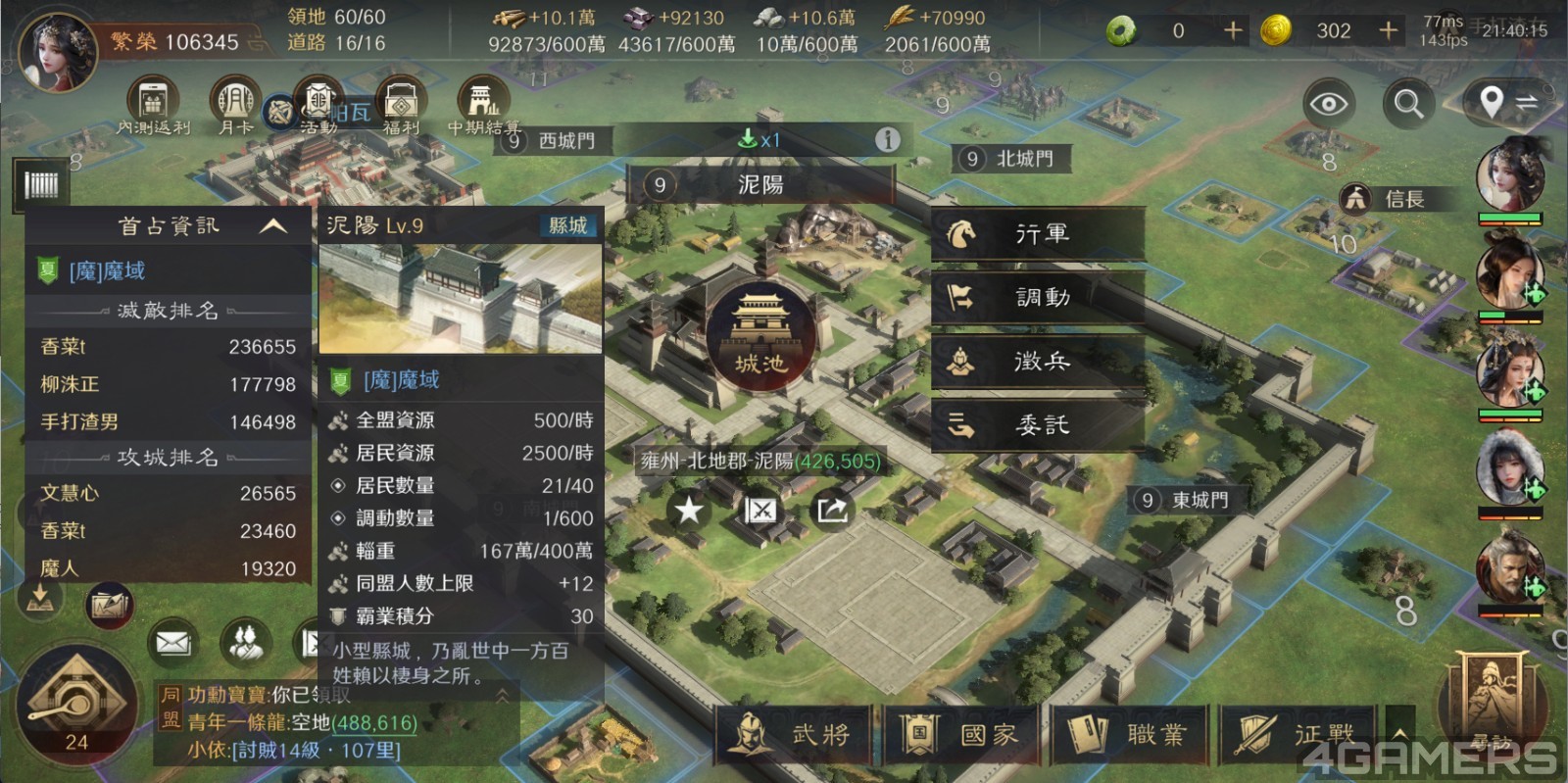Open the envelope mail icon
Image resolution: width=1568 pixels, height=783 pixels.
point(172,643)
